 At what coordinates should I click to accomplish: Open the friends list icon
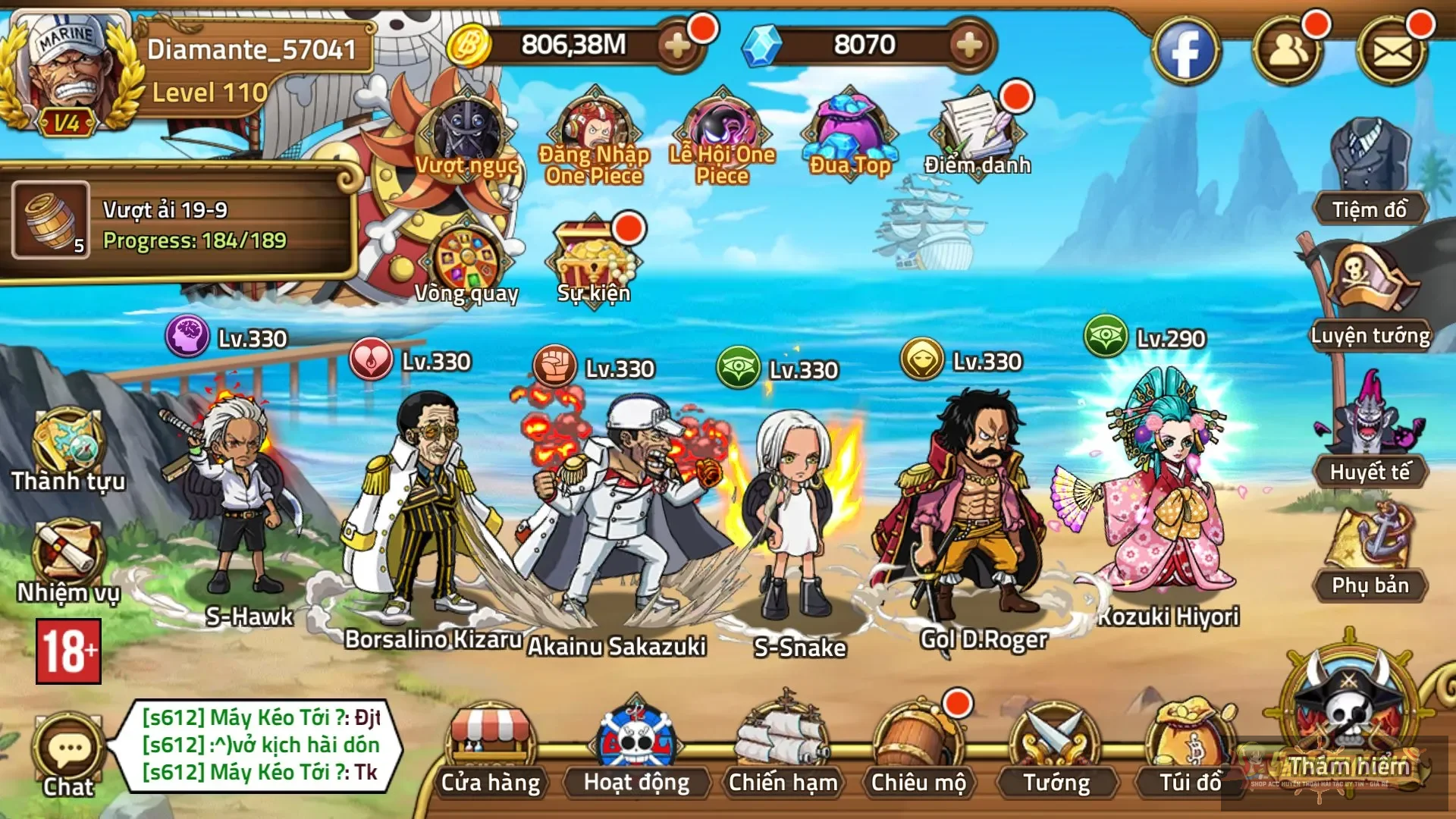(x=1288, y=52)
